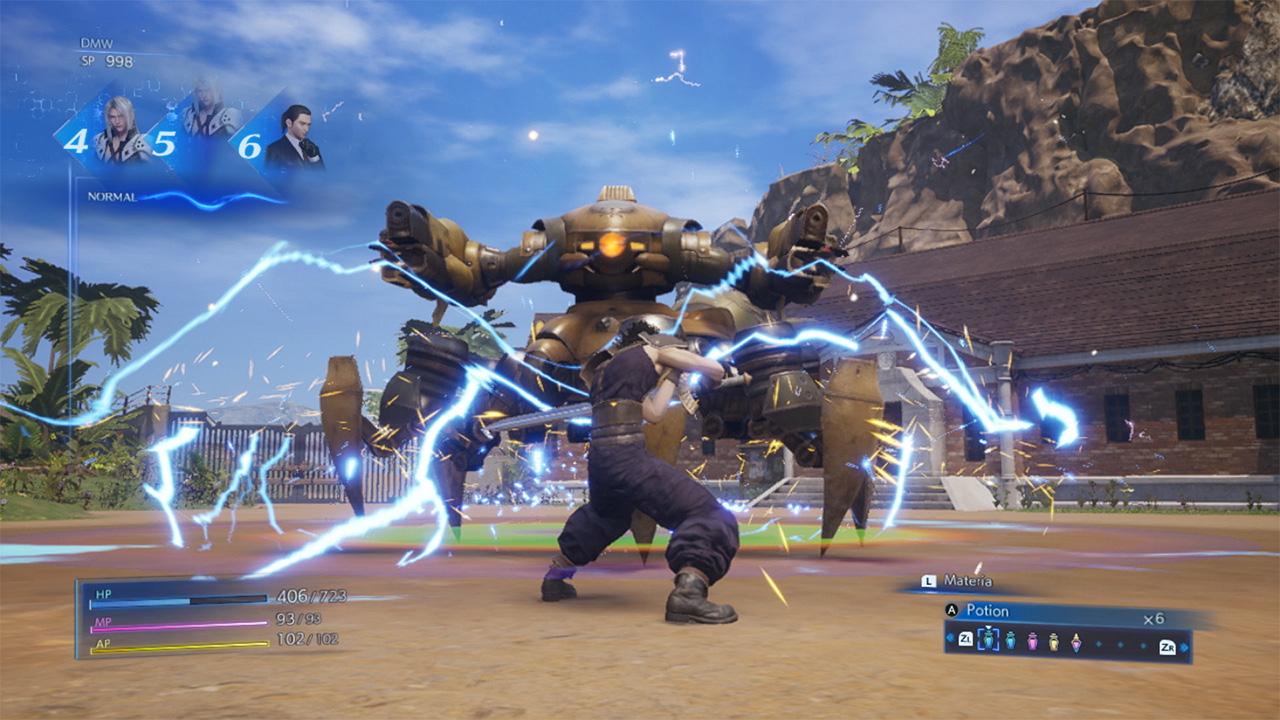The image size is (1280, 720).
Task: Open the selector arrow above the Potion
Action: pyautogui.click(x=988, y=629)
